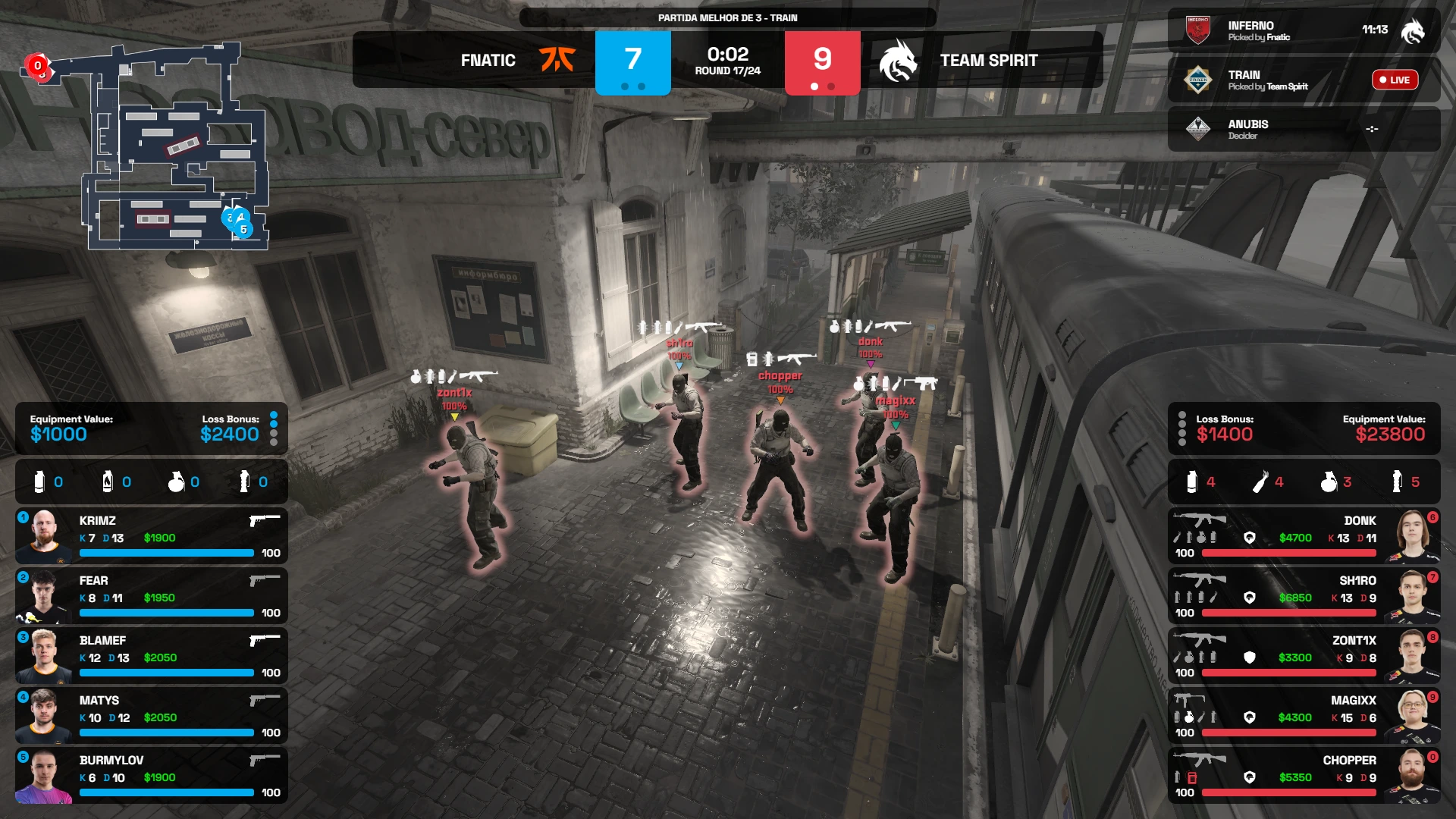Choose SH1RO's player card
The width and height of the screenshot is (1456, 819).
pyautogui.click(x=1304, y=596)
